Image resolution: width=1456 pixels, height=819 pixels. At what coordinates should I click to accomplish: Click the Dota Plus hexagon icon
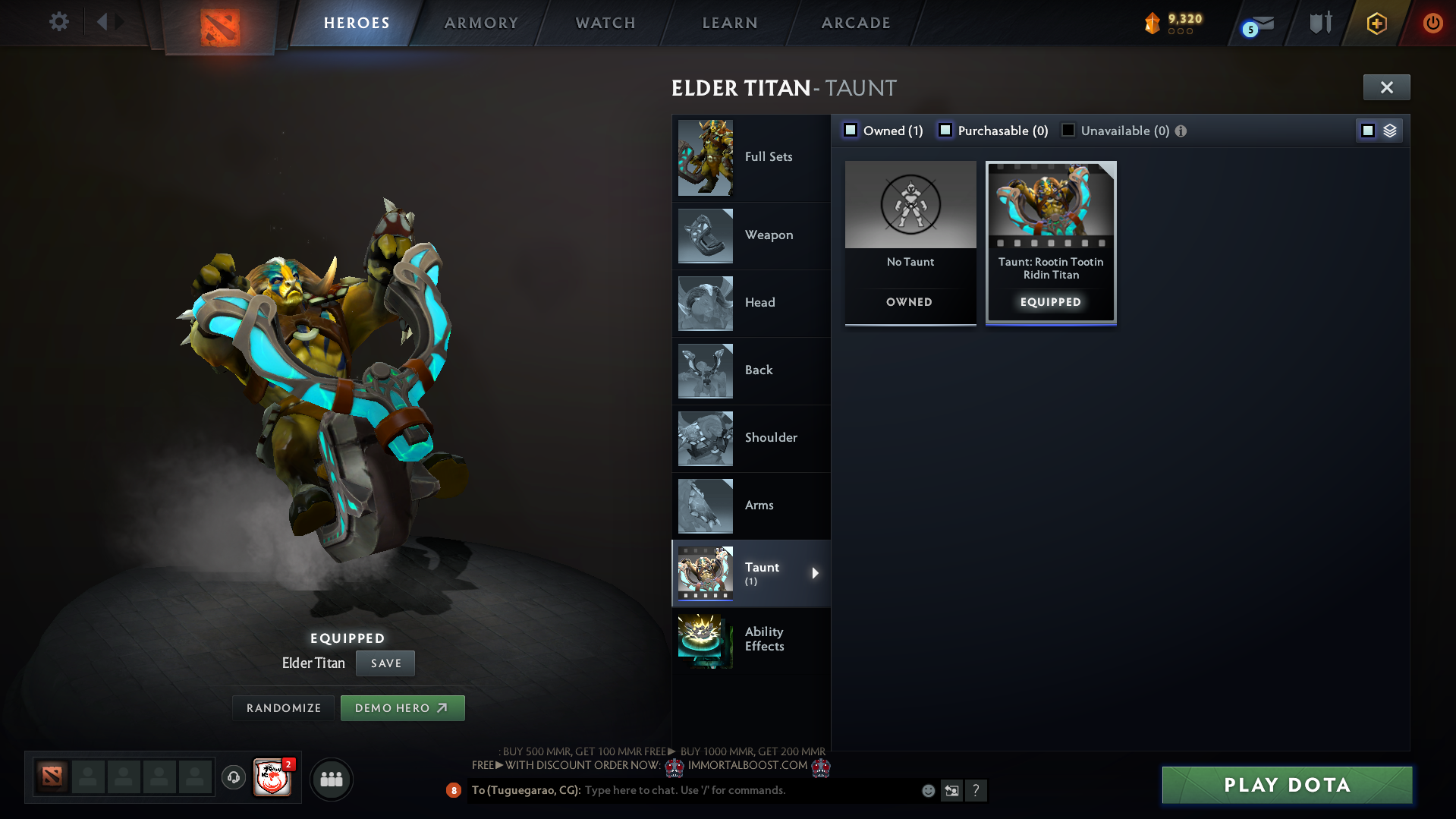(x=1376, y=24)
